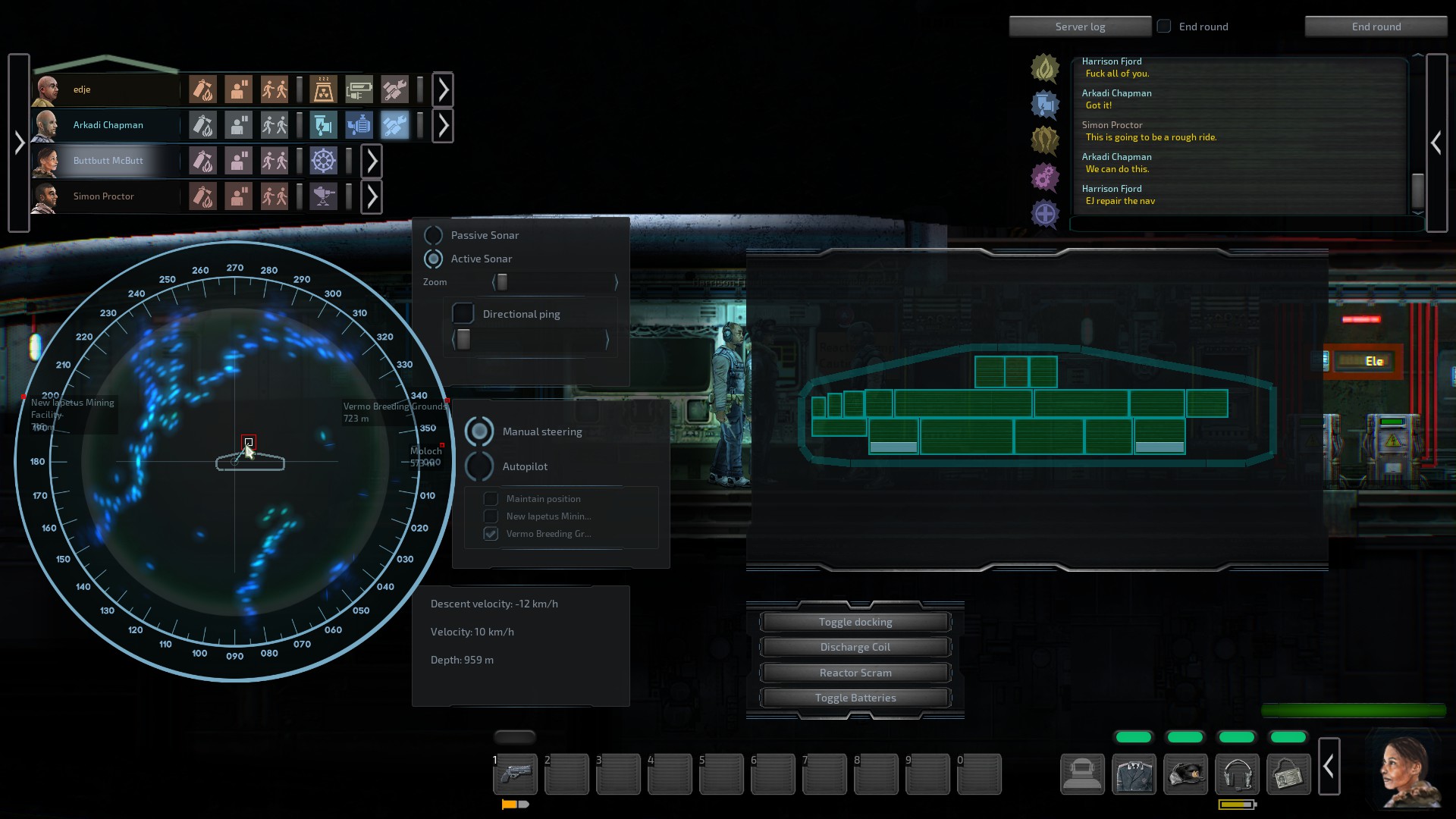1456x819 pixels.
Task: Select edje's extinguish fires order icon
Action: point(202,89)
